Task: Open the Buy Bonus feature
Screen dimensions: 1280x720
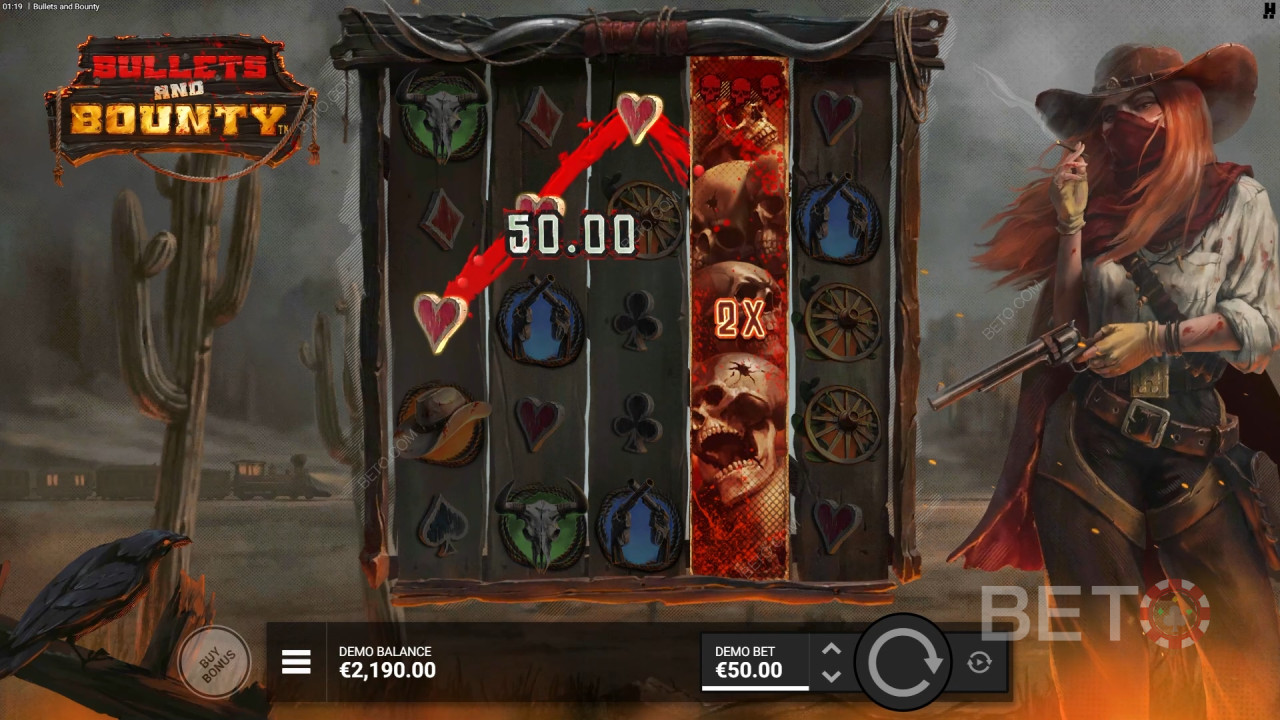Action: (214, 661)
